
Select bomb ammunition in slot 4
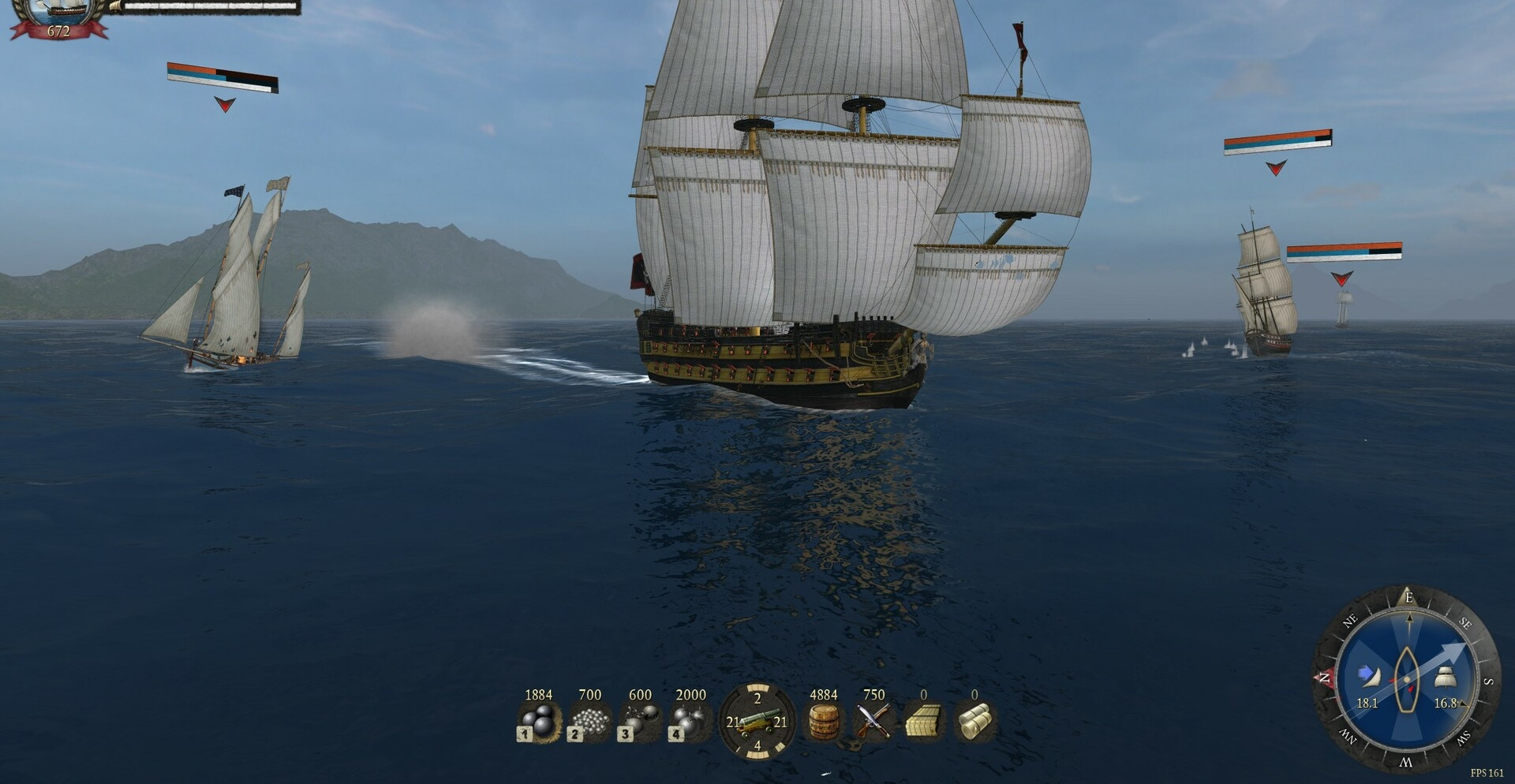690,721
